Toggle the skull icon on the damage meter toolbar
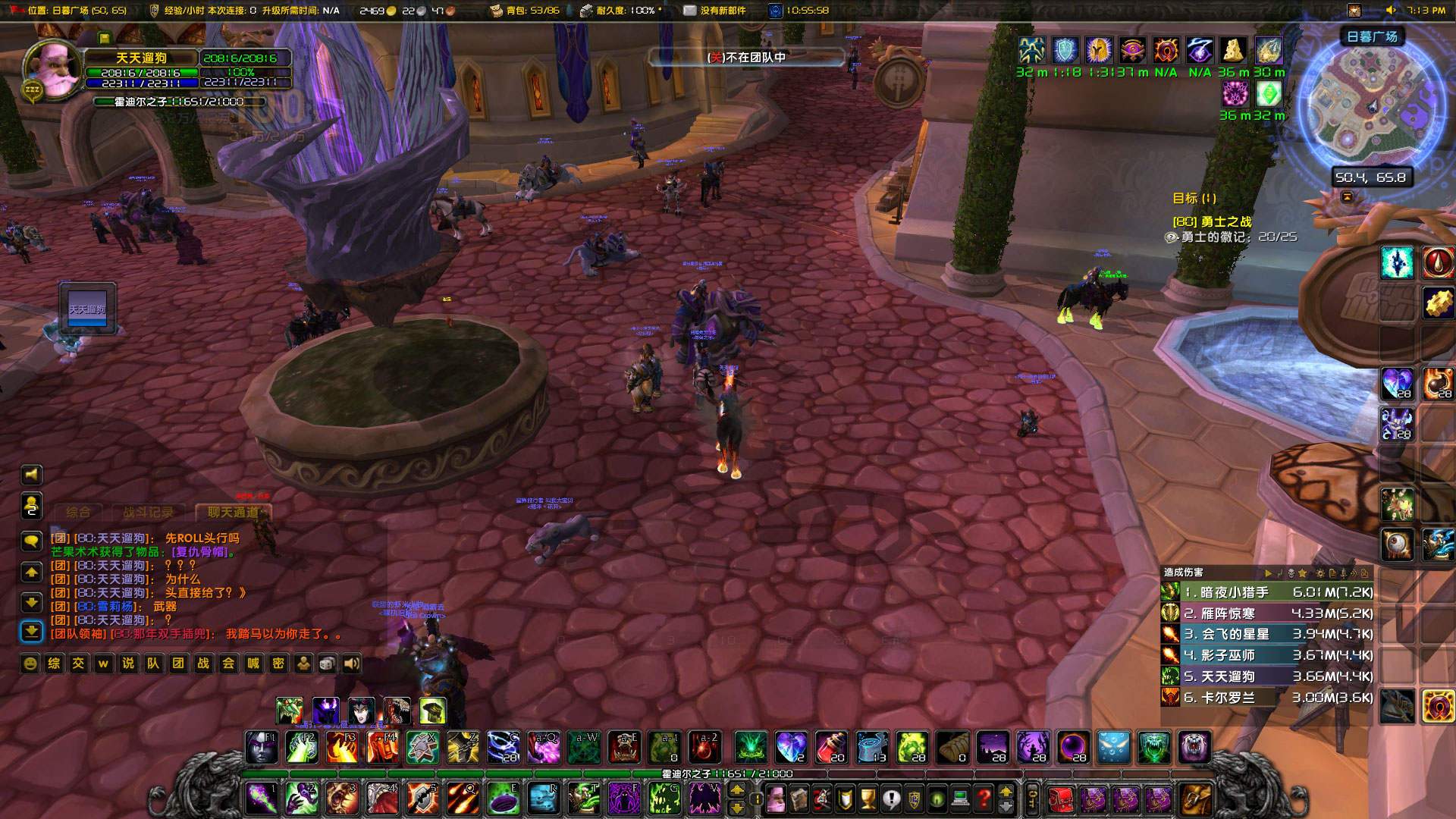The image size is (1456, 819). 1291,573
